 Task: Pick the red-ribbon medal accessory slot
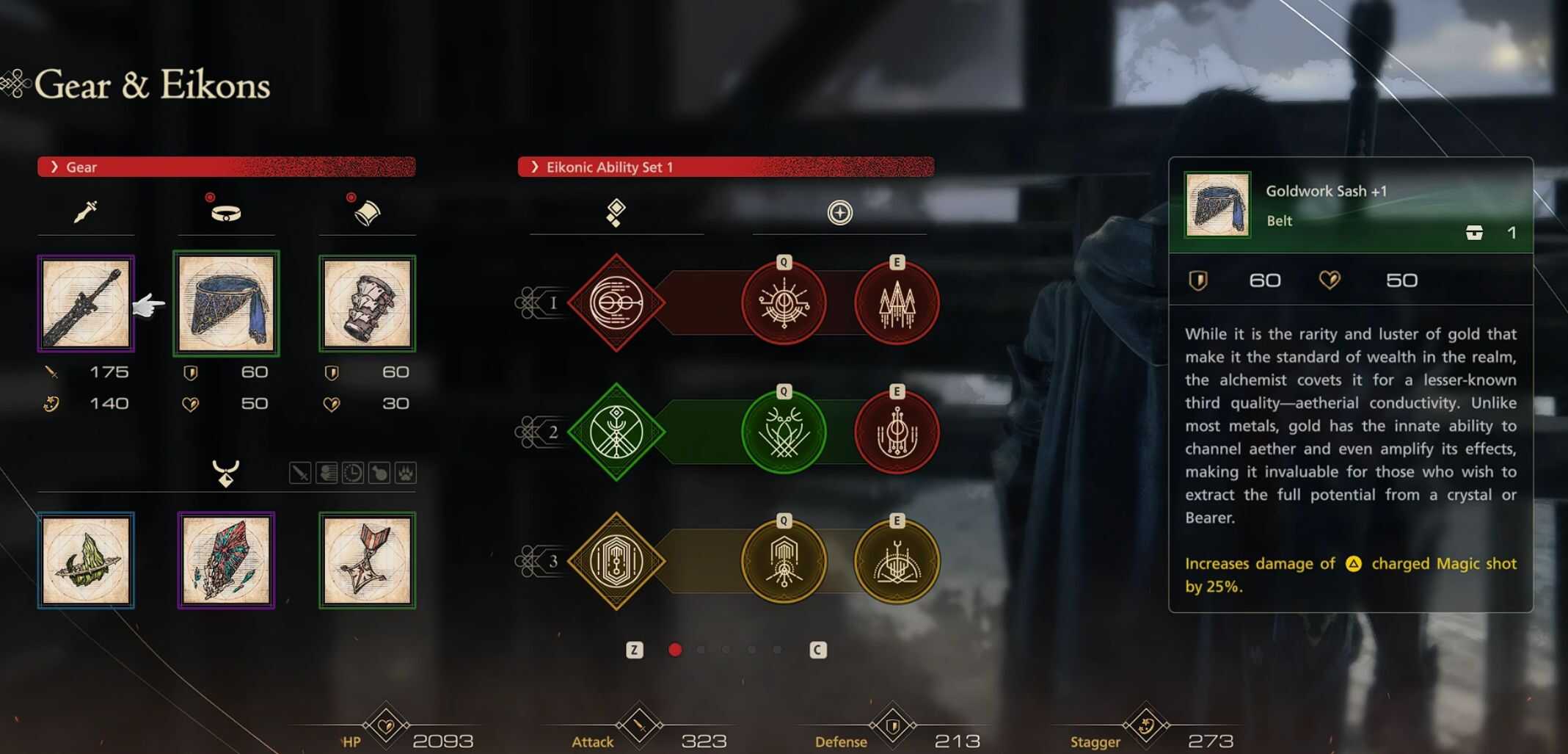point(367,560)
